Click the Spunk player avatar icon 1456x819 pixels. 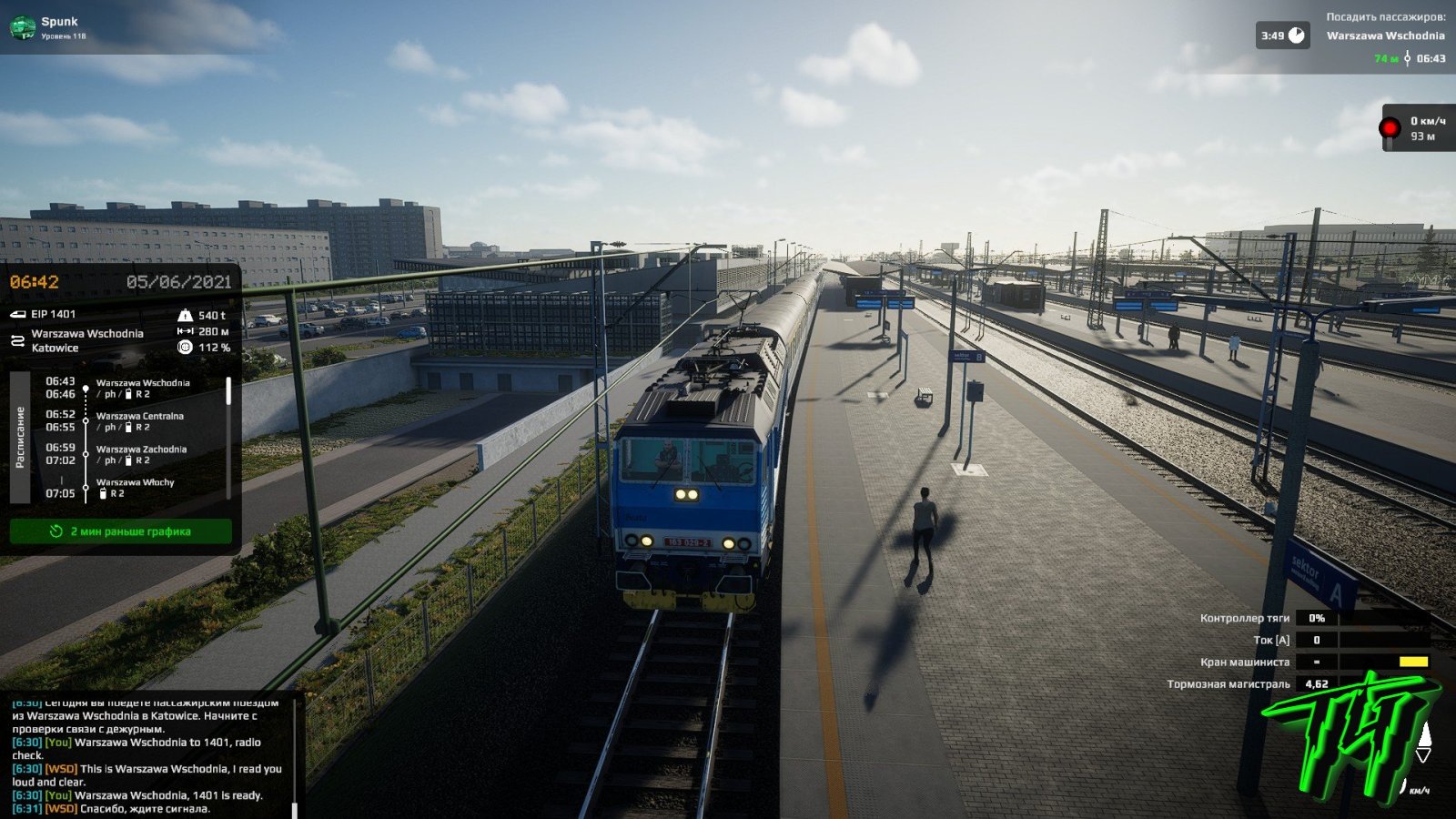22,28
